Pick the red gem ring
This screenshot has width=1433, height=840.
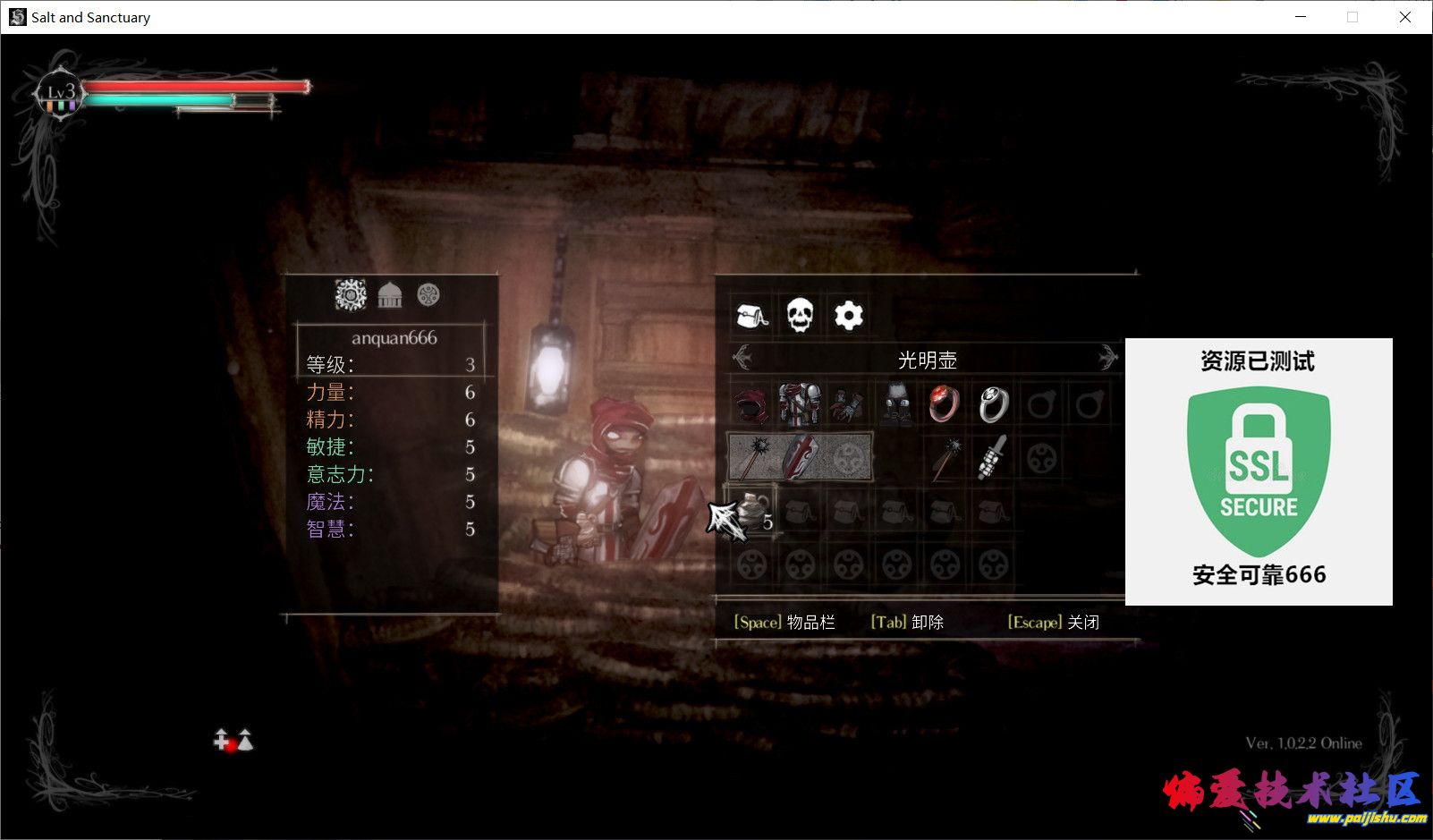tap(944, 405)
